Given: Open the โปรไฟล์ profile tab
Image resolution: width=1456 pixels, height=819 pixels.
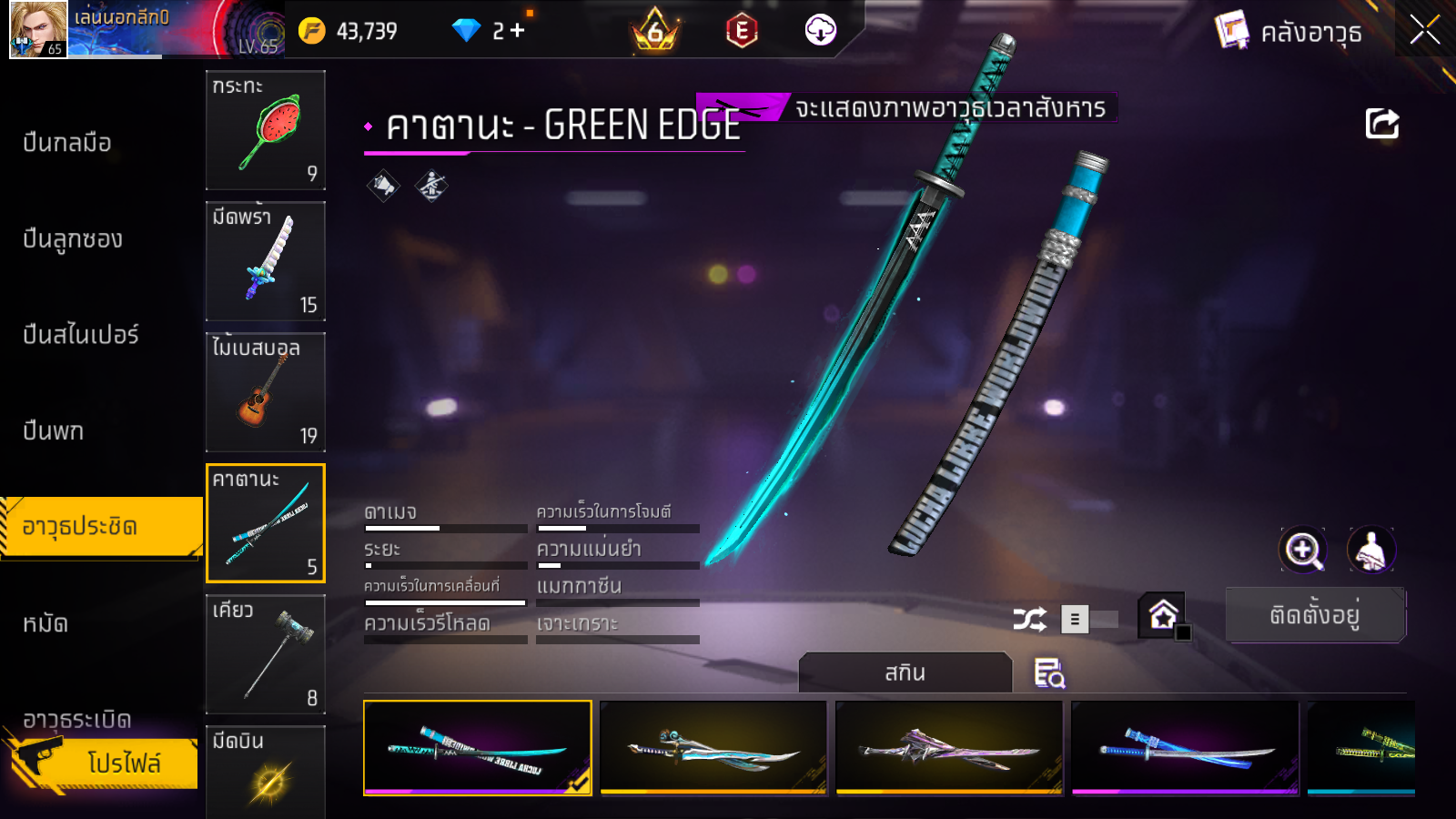Looking at the screenshot, I should 124,763.
